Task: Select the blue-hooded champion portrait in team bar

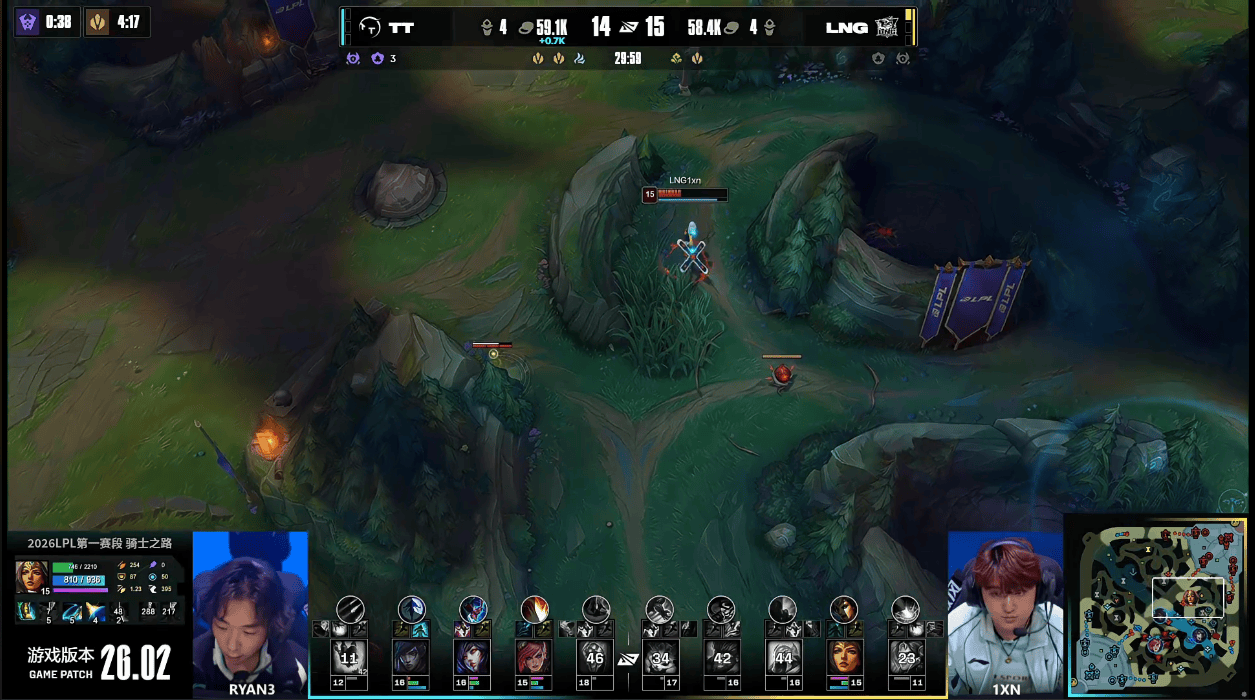Action: [x=411, y=657]
